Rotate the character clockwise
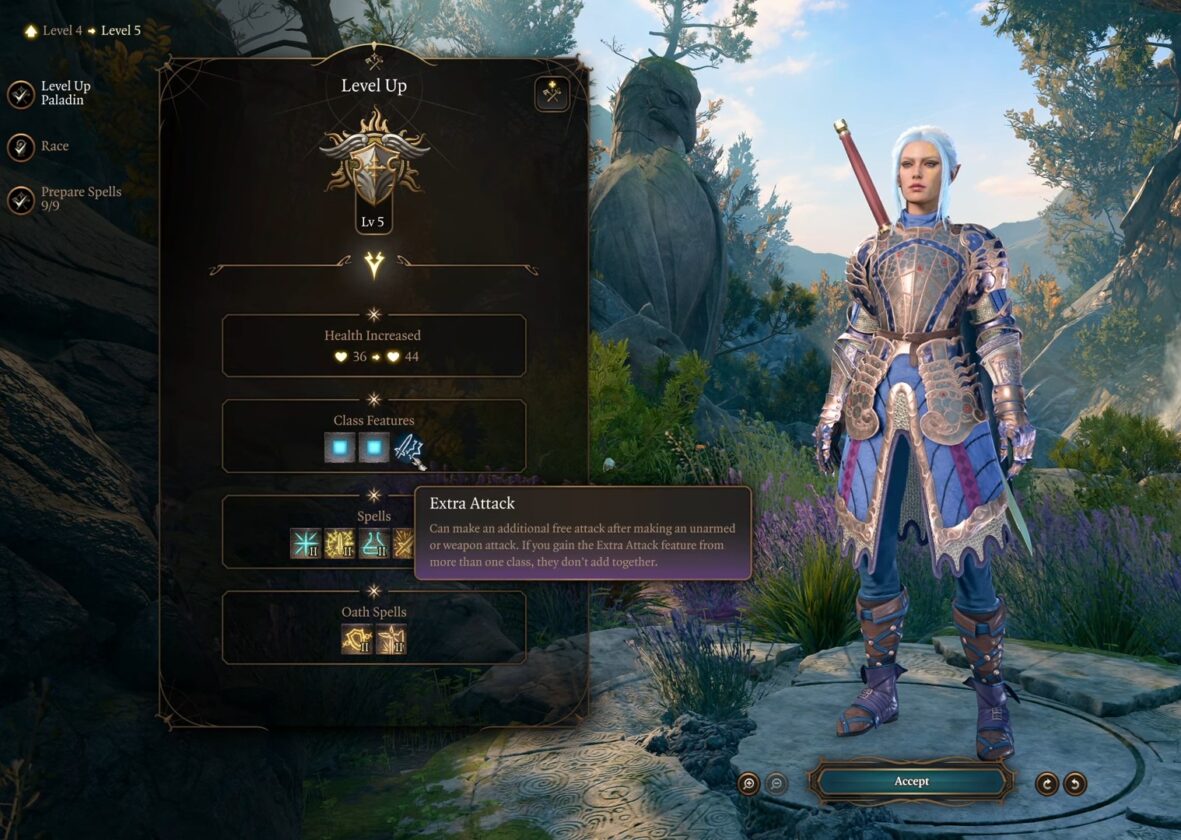This screenshot has width=1181, height=840. pos(1046,783)
